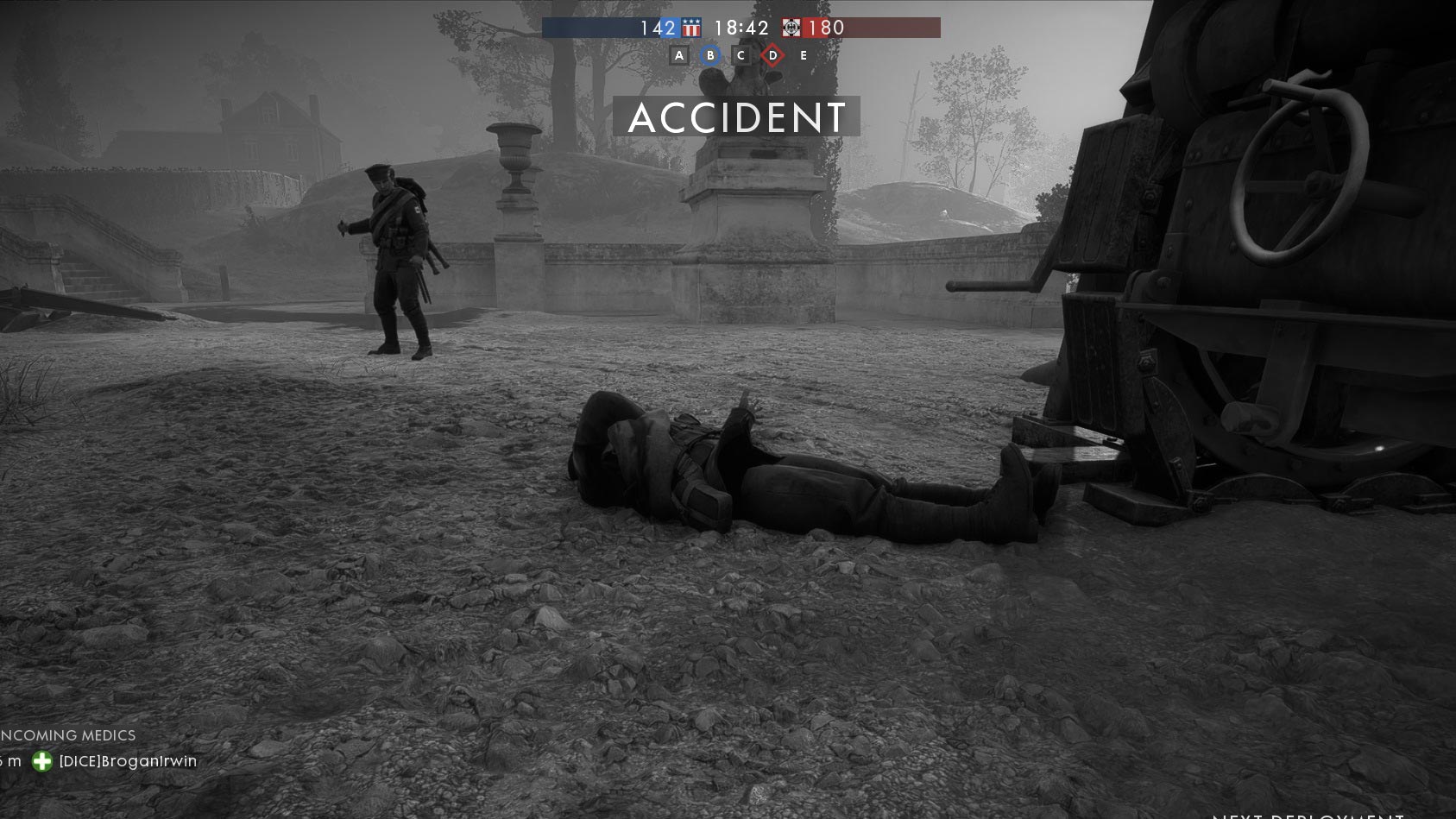Select objective flag A
1456x819 pixels.
click(679, 56)
